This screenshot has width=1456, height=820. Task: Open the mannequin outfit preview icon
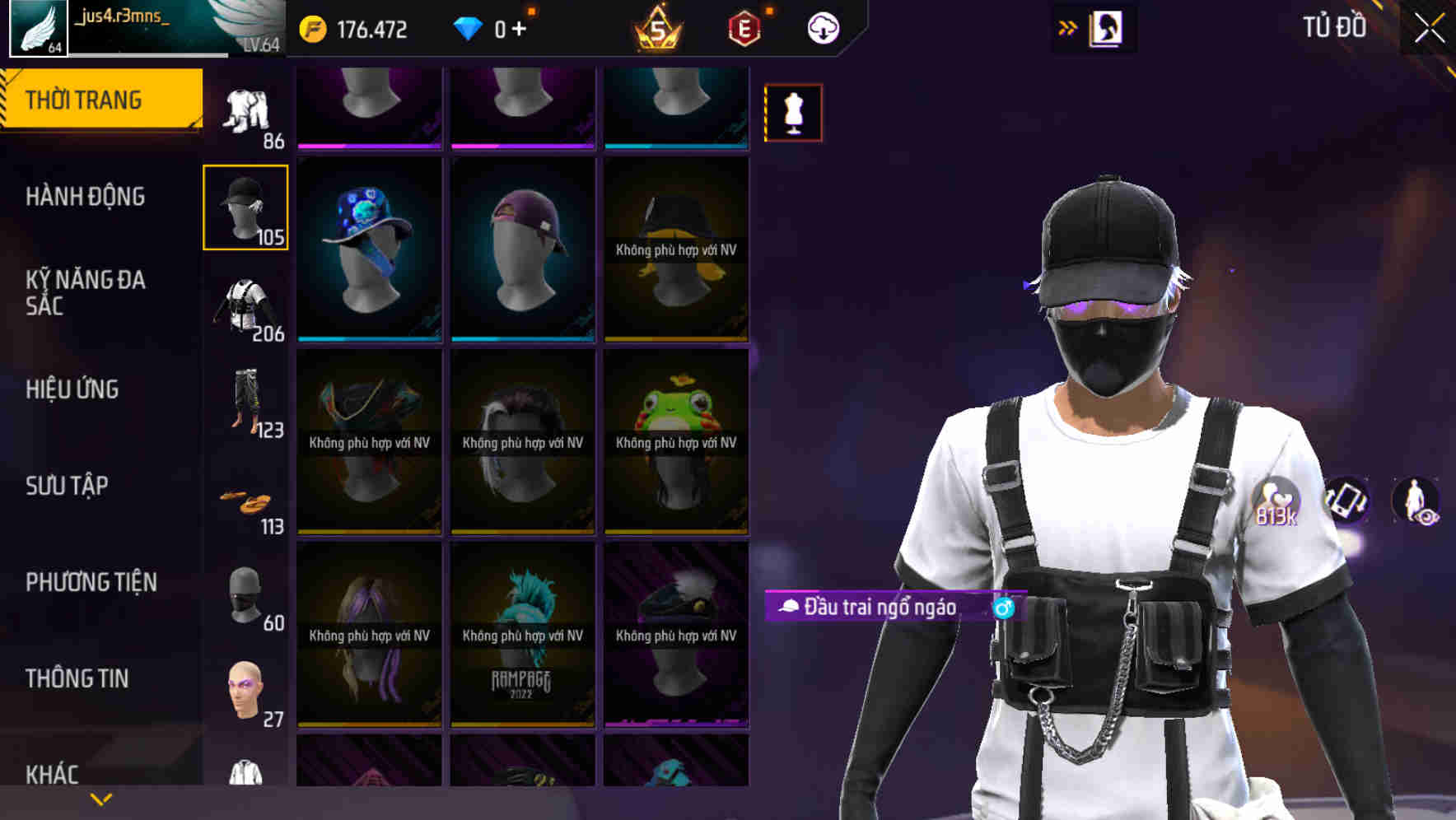(x=792, y=112)
